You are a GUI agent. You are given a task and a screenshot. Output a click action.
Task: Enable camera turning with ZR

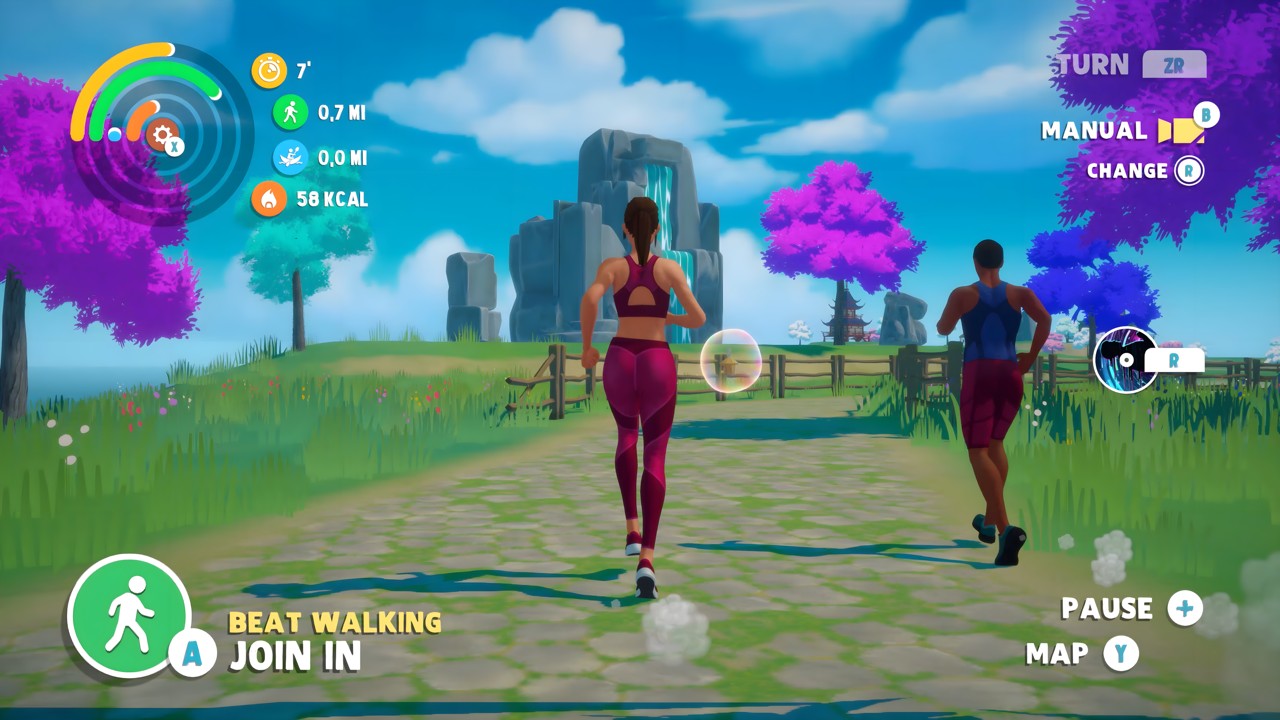1175,64
